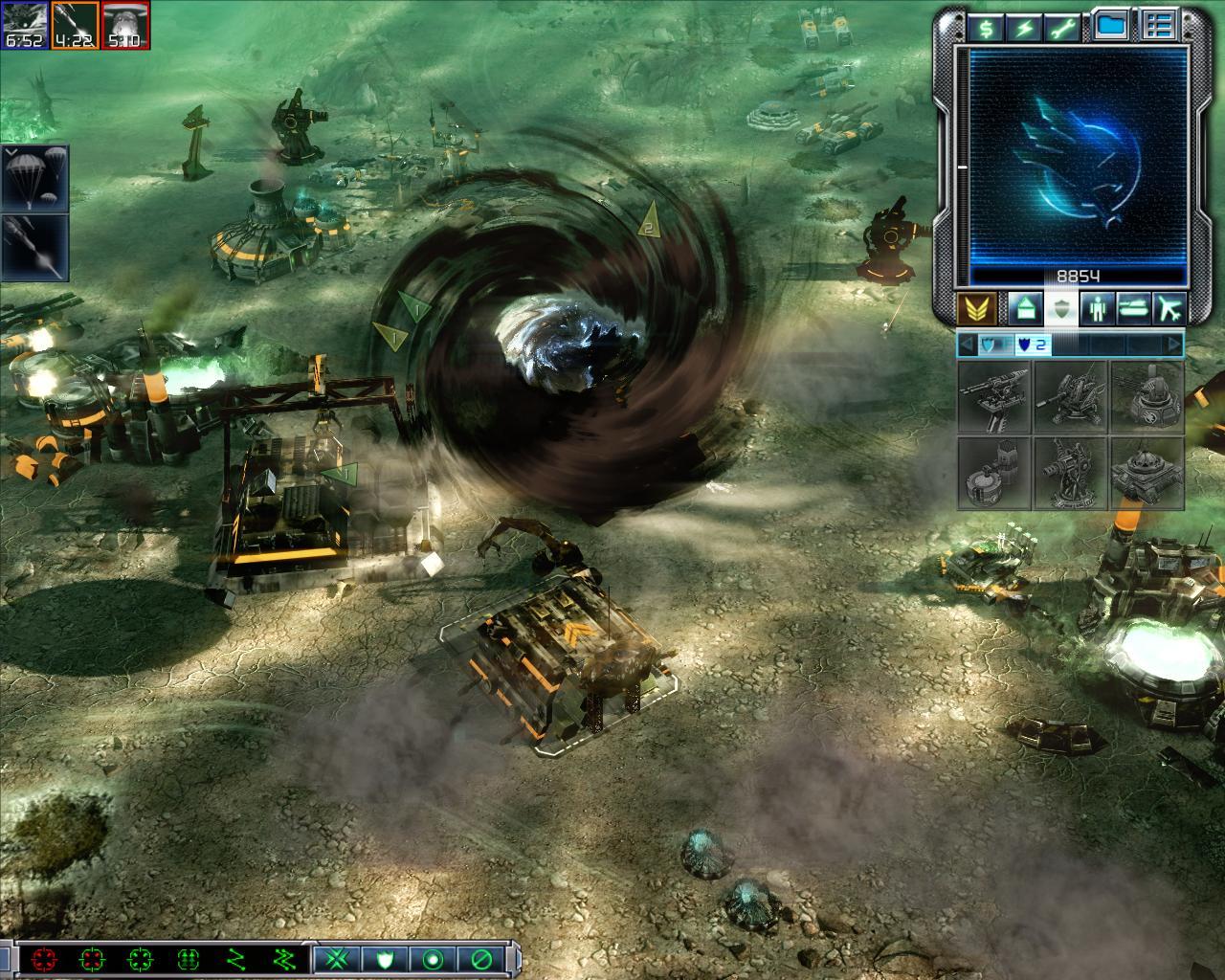This screenshot has height=980, width=1225.
Task: Use the missile strike support power
Action: pos(34,247)
